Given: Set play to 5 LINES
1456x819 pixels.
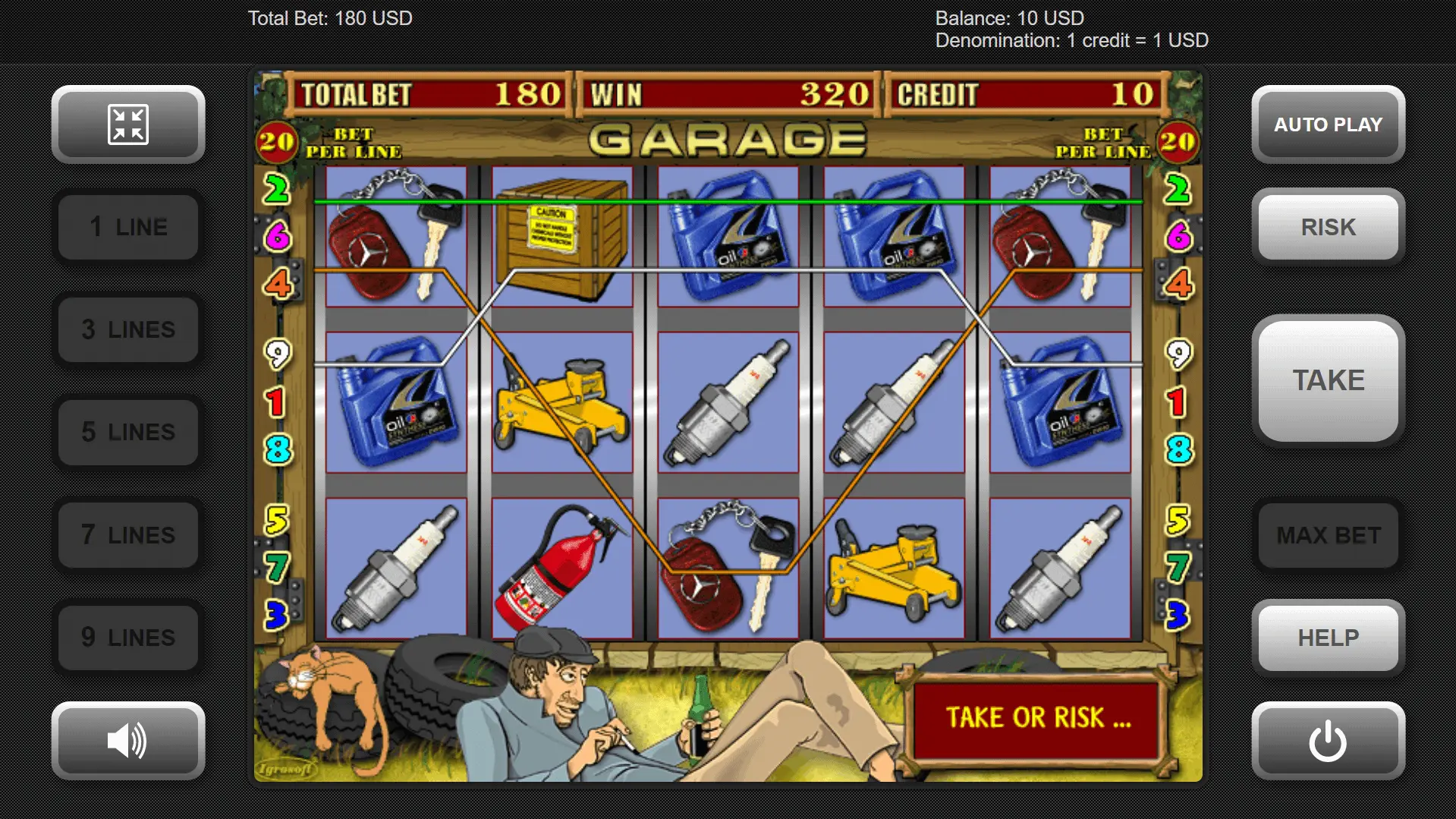Looking at the screenshot, I should 128,432.
